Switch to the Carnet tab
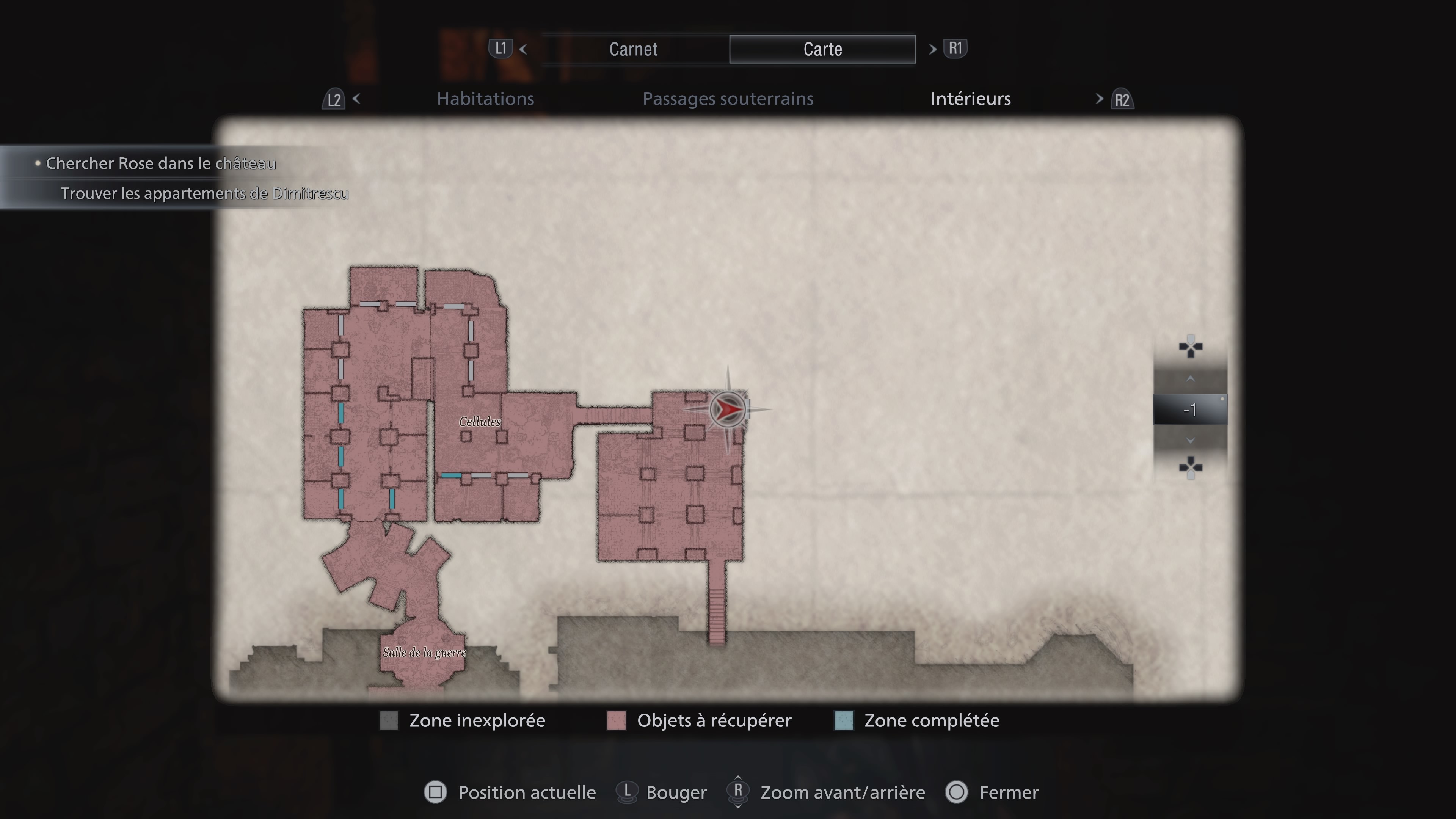The width and height of the screenshot is (1456, 819). 633,49
